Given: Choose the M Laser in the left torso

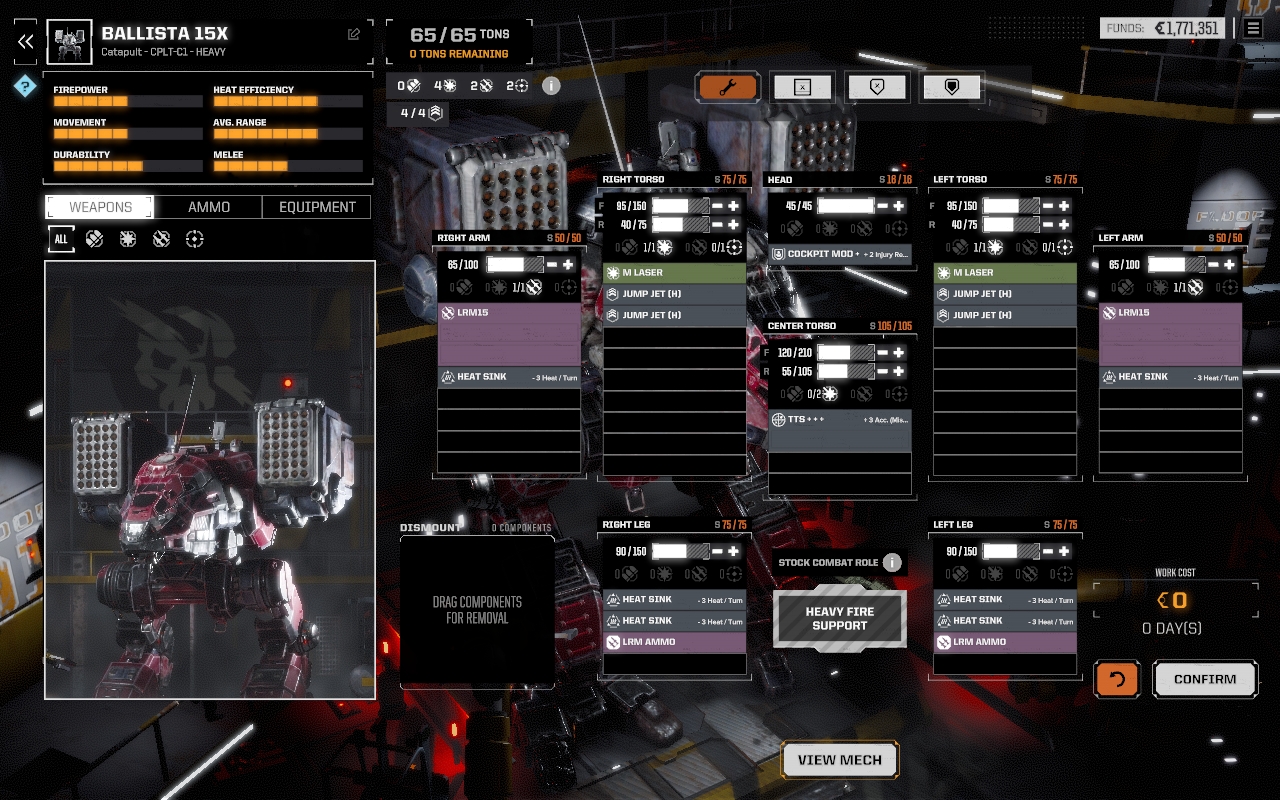Looking at the screenshot, I should tap(1005, 272).
